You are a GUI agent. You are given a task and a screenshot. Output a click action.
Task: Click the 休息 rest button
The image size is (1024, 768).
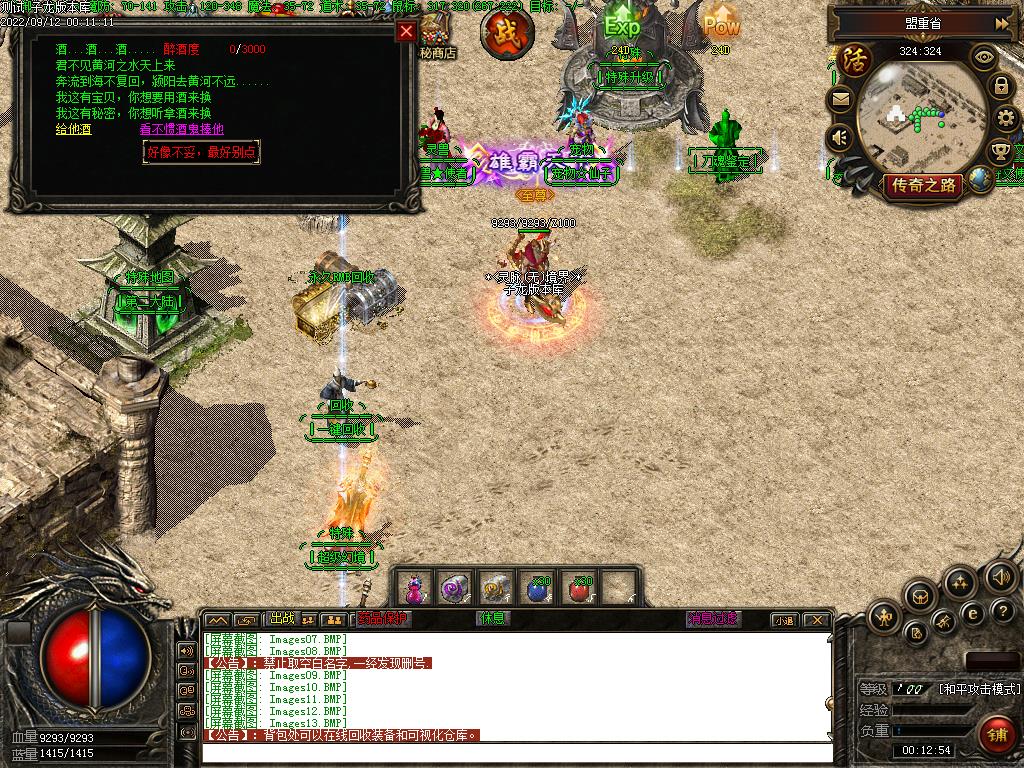pyautogui.click(x=493, y=619)
